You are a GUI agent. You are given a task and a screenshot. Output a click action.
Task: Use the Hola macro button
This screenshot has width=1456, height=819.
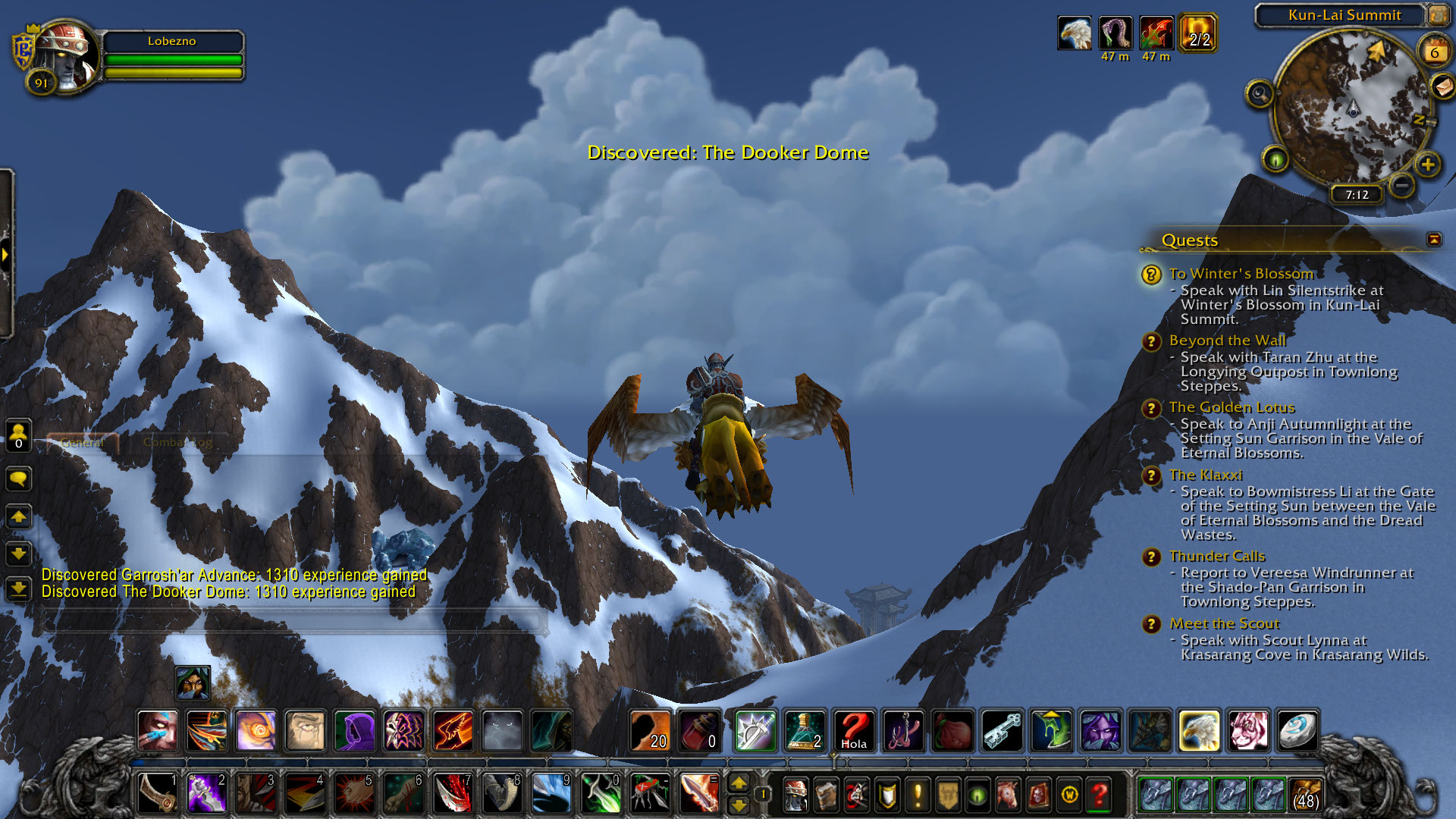click(x=854, y=731)
